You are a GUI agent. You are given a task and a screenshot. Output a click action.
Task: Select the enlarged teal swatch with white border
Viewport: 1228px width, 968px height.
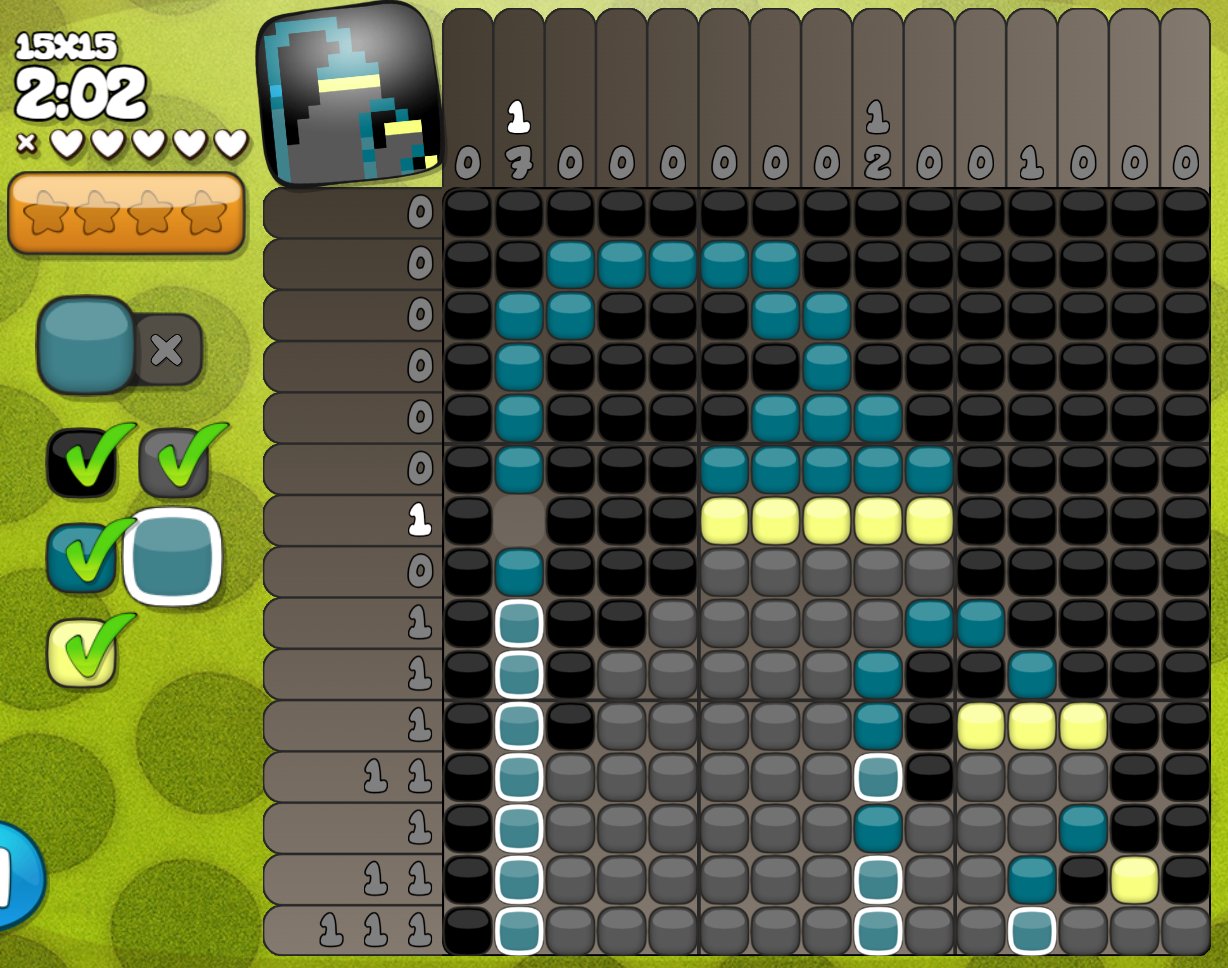[x=173, y=557]
